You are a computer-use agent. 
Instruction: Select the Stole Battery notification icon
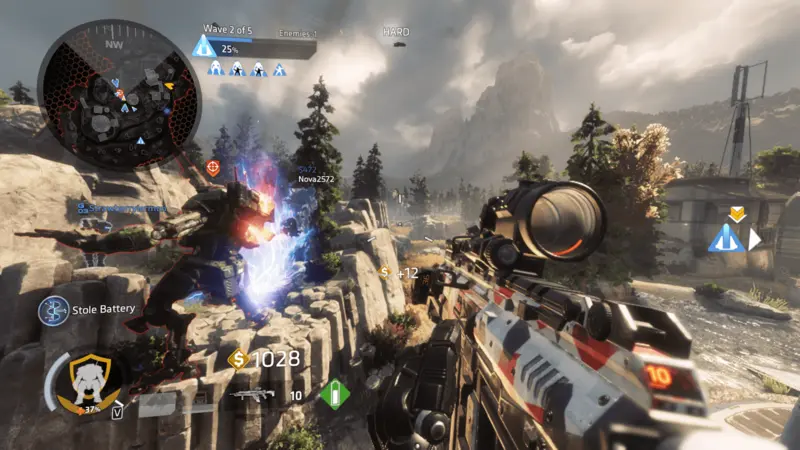pos(53,310)
